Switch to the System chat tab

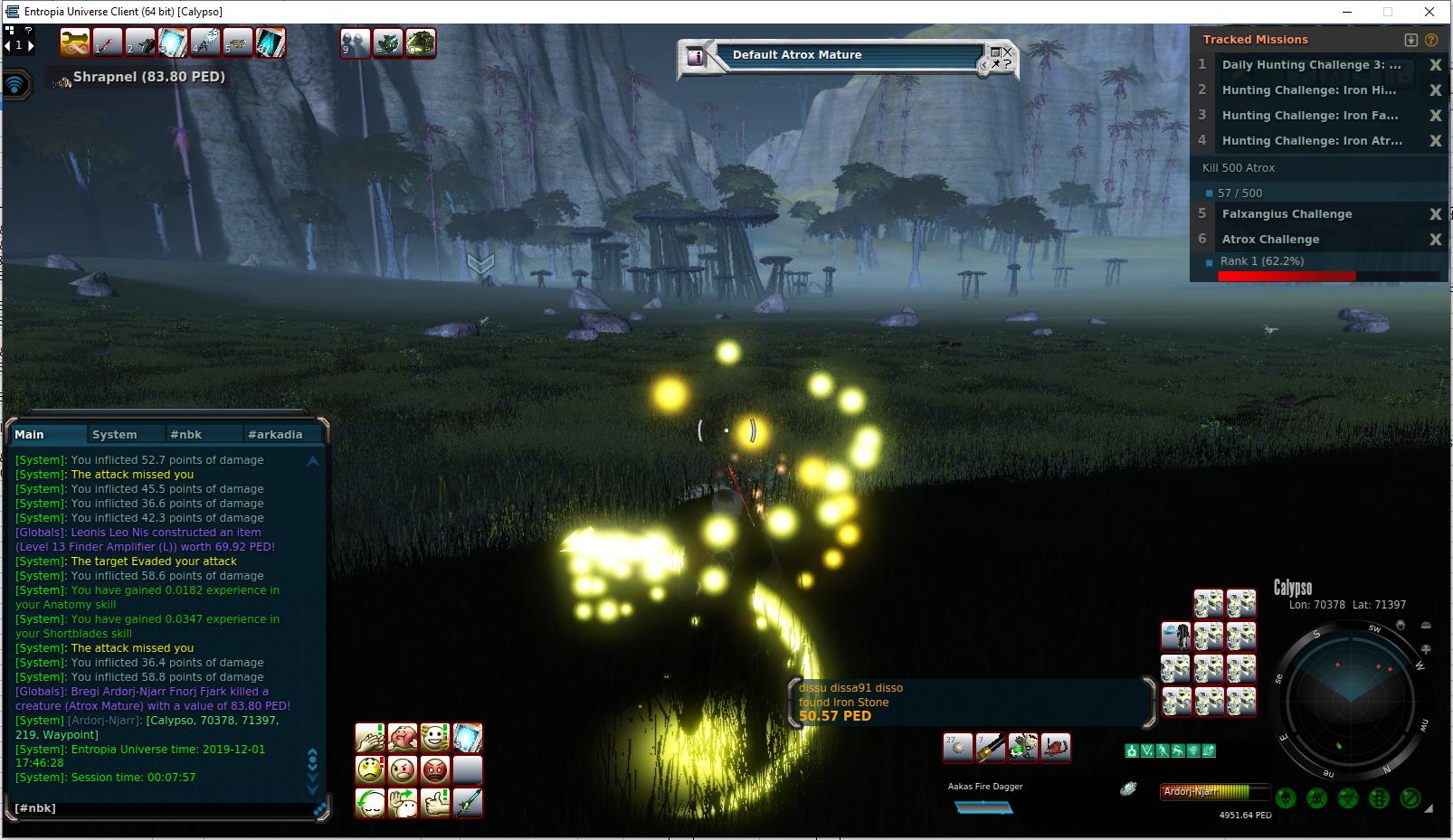pos(115,434)
